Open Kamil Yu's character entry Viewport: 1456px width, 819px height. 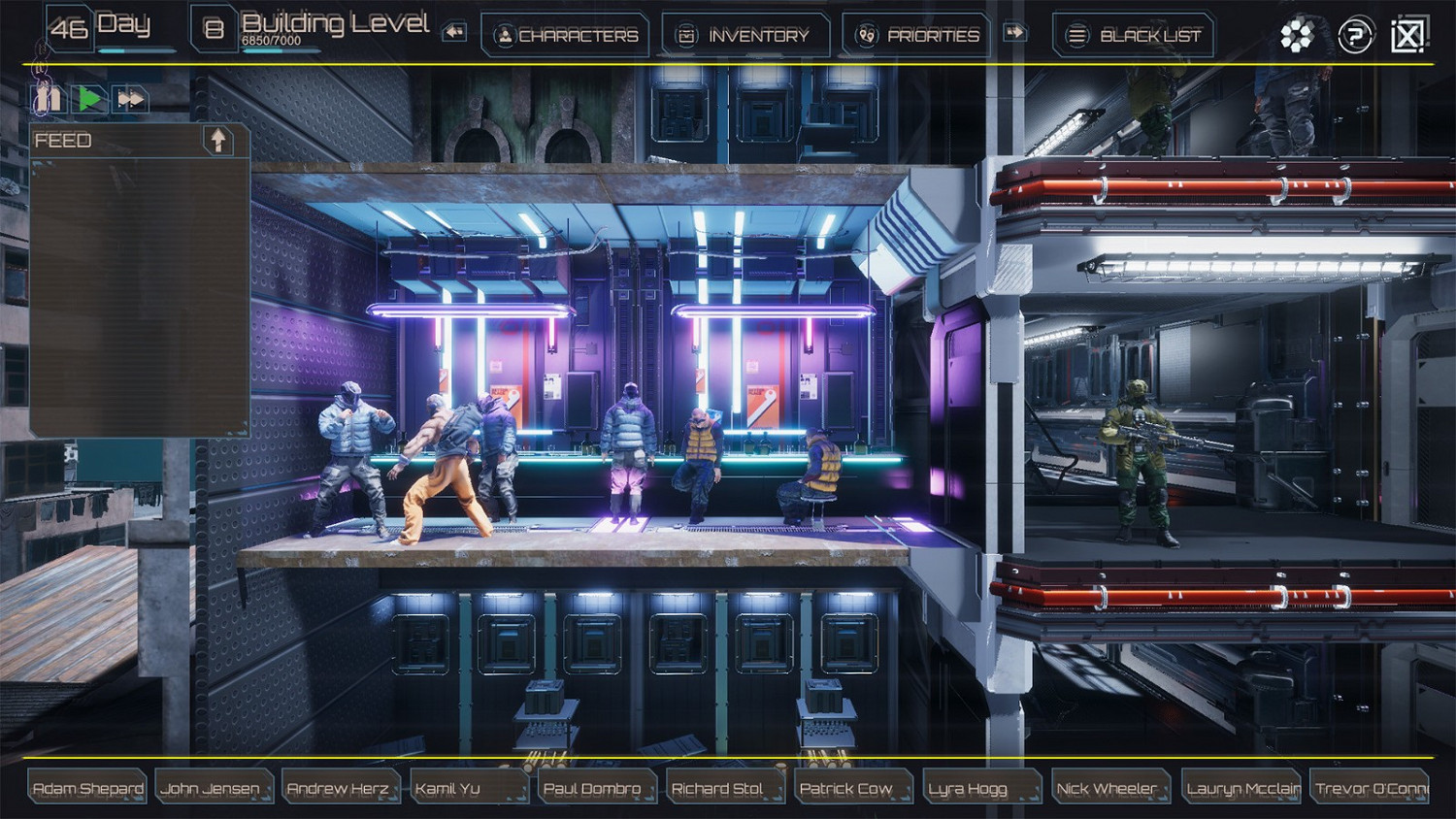(x=469, y=788)
